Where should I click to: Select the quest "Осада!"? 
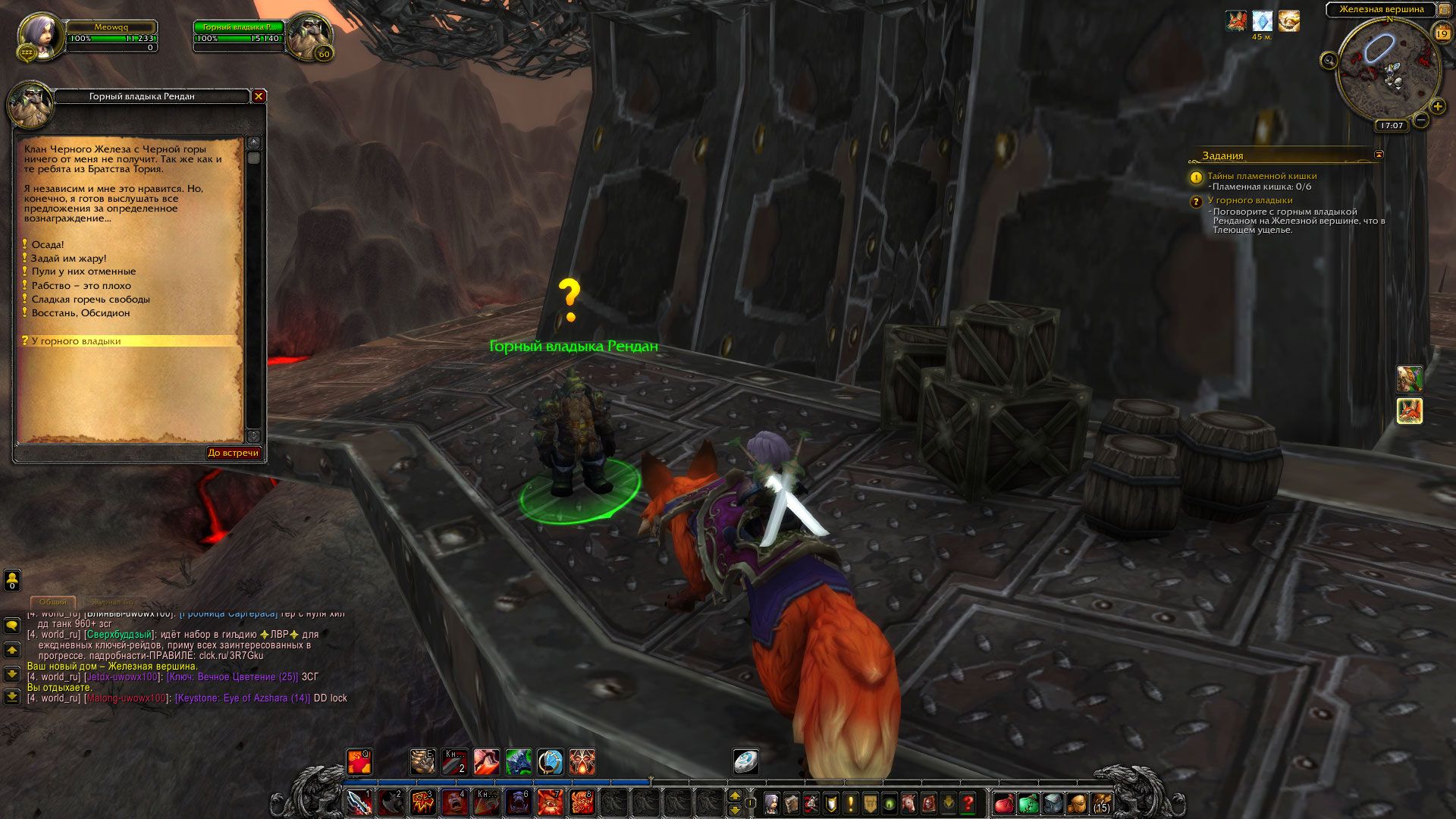48,245
